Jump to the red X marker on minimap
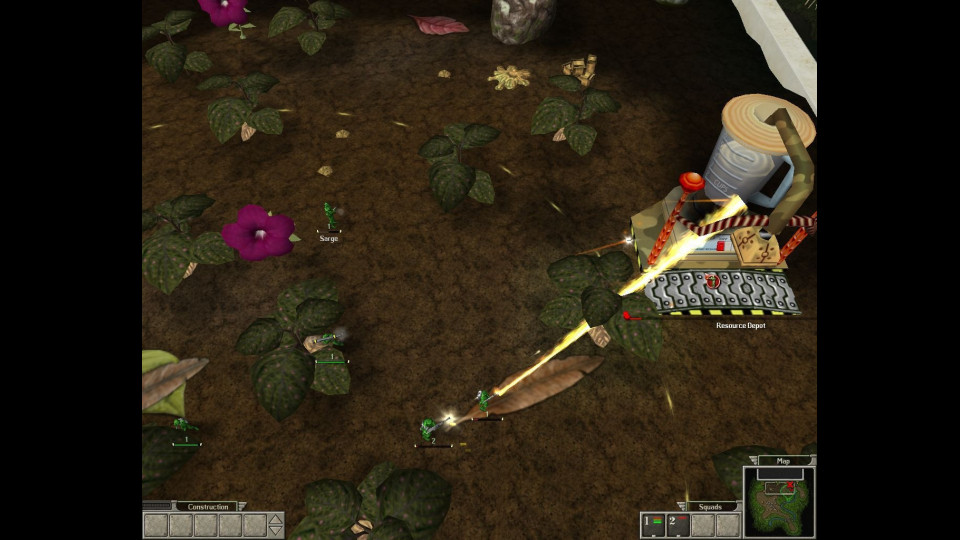 [790, 485]
